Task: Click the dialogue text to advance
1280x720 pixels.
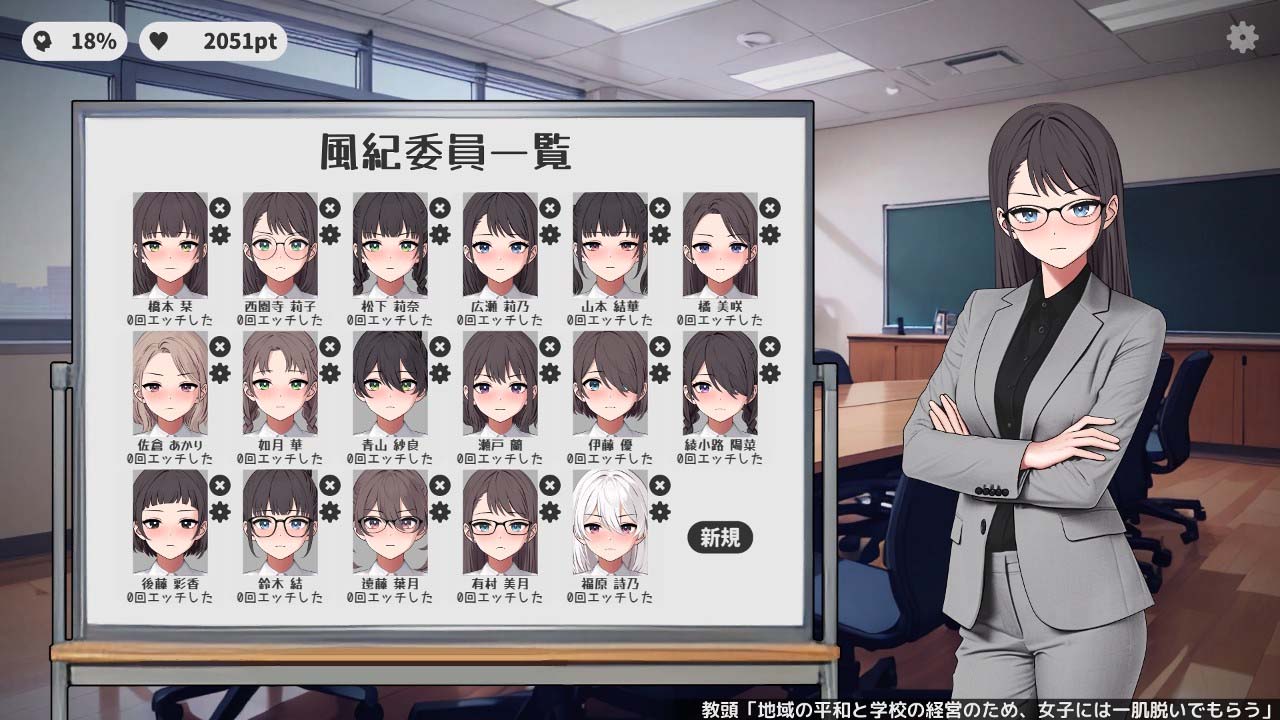Action: tap(985, 707)
